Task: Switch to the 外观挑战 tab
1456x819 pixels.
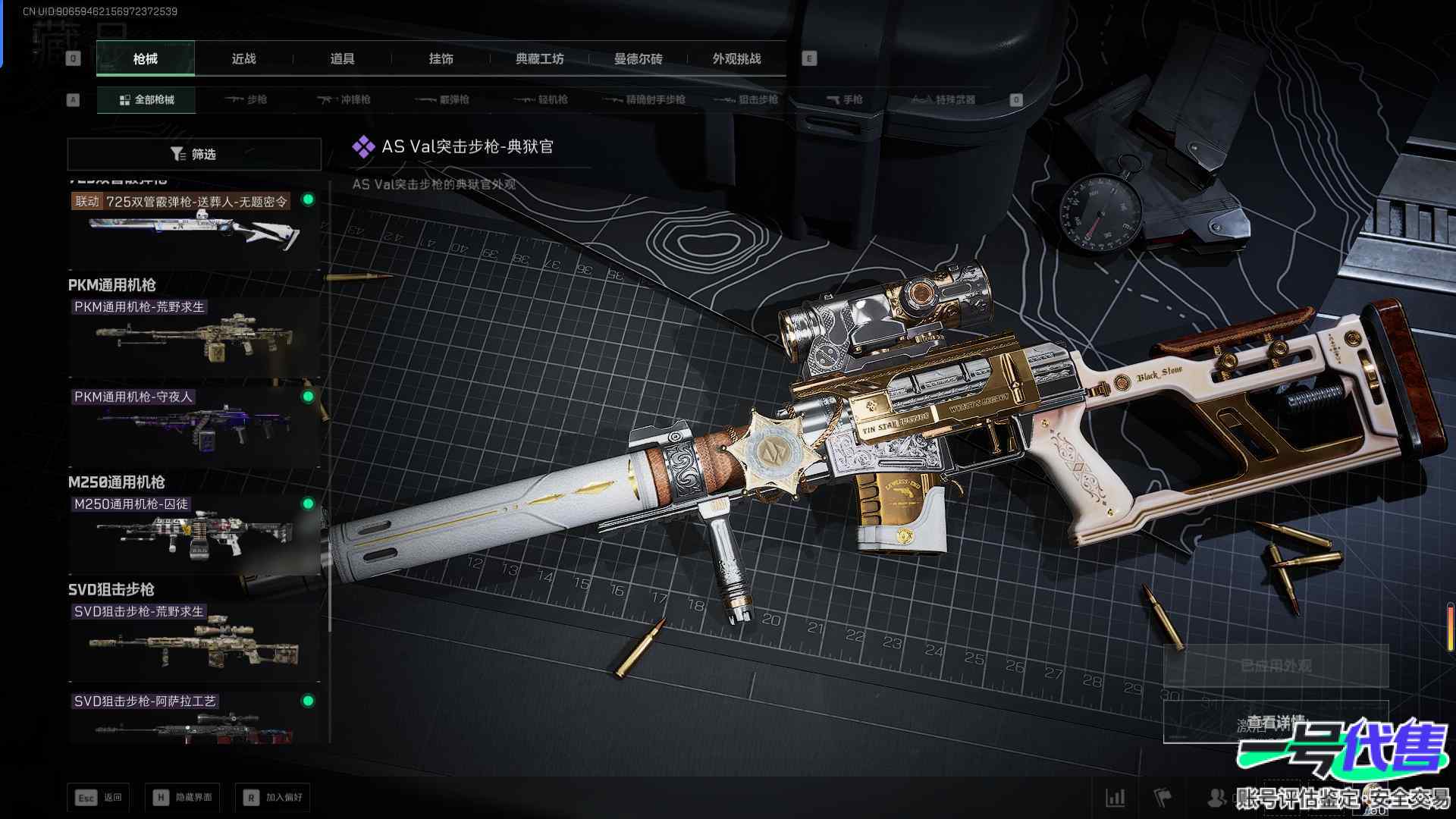Action: (736, 58)
